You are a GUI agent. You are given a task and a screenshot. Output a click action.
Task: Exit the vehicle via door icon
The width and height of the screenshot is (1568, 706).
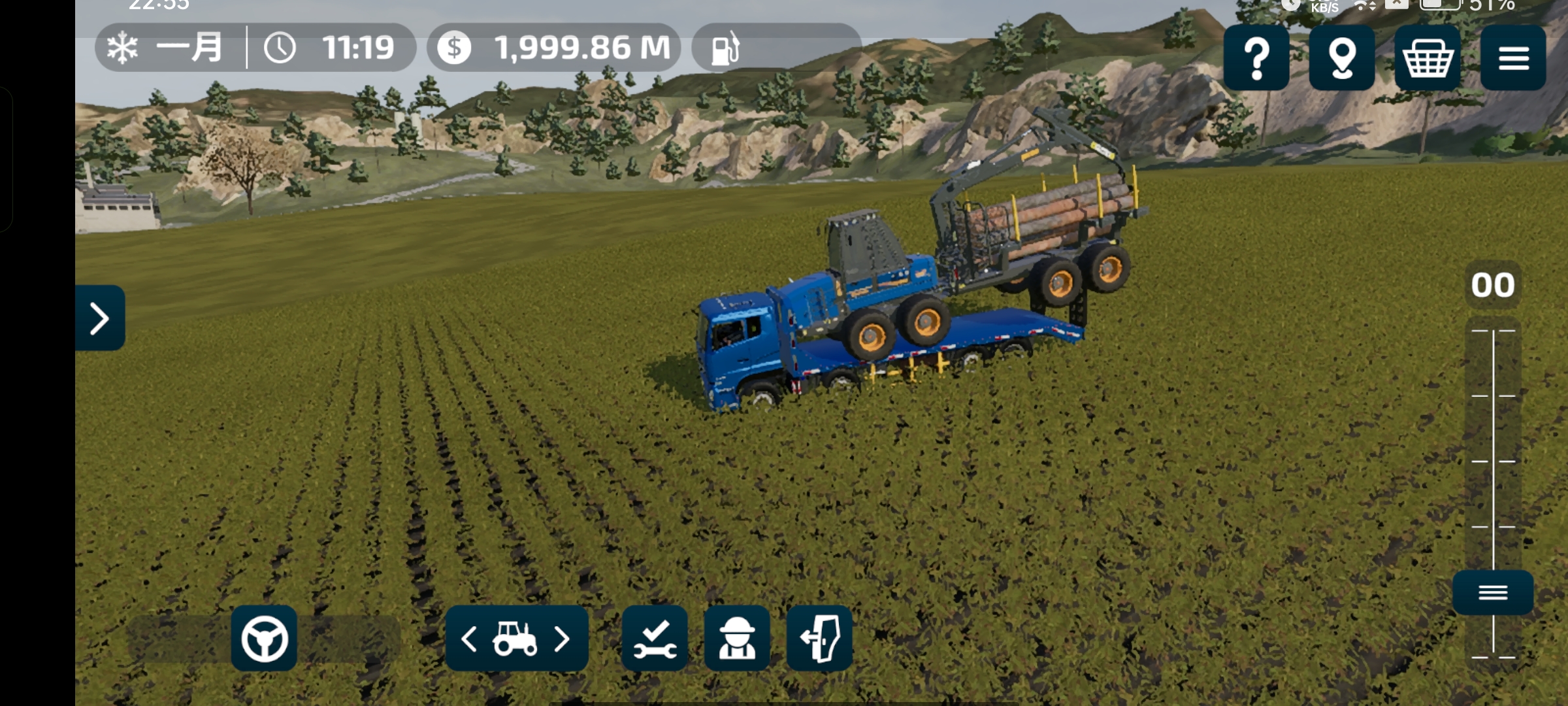[819, 639]
